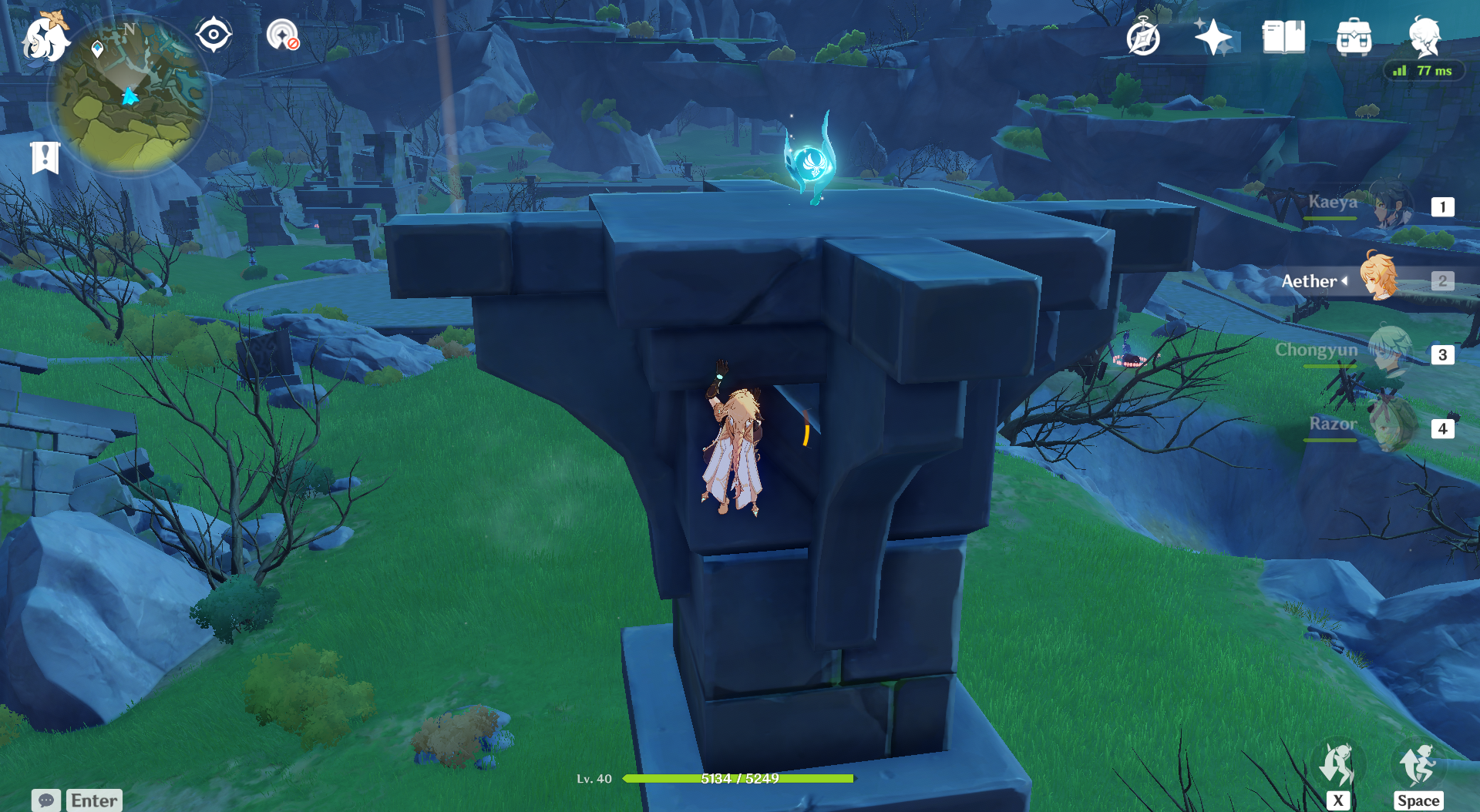This screenshot has height=812, width=1480.
Task: Click the co-op radar icon beside minimap
Action: click(x=282, y=35)
